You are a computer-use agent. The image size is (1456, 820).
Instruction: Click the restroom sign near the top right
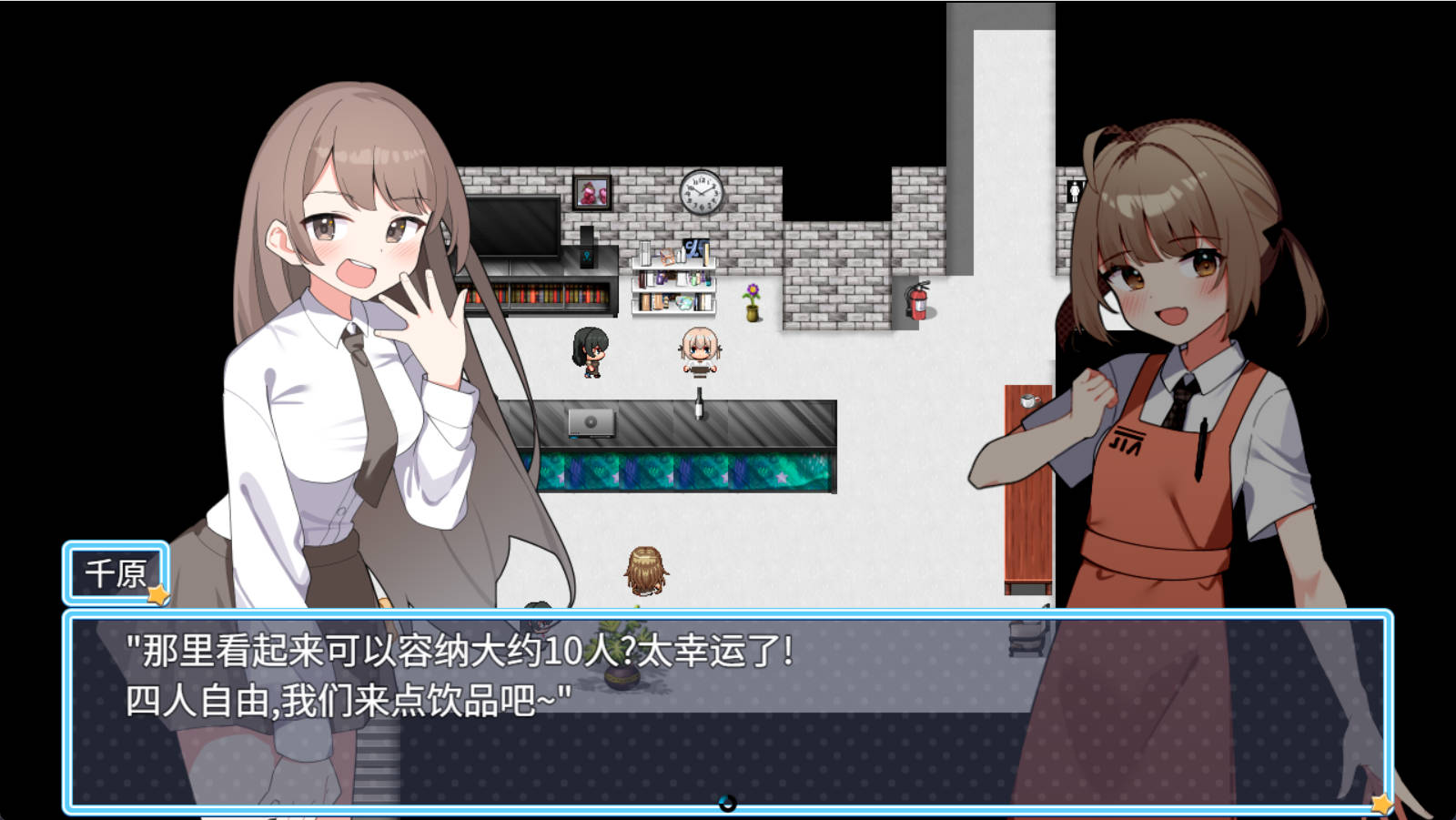tap(1075, 191)
